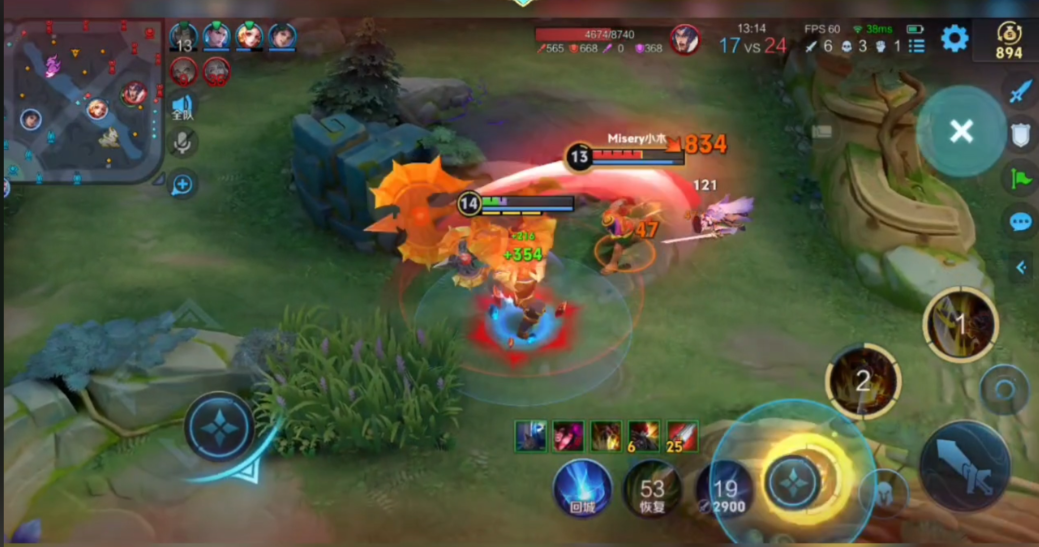The width and height of the screenshot is (1039, 547).
Task: Unmute the crossed-out microphone
Action: click(x=182, y=143)
